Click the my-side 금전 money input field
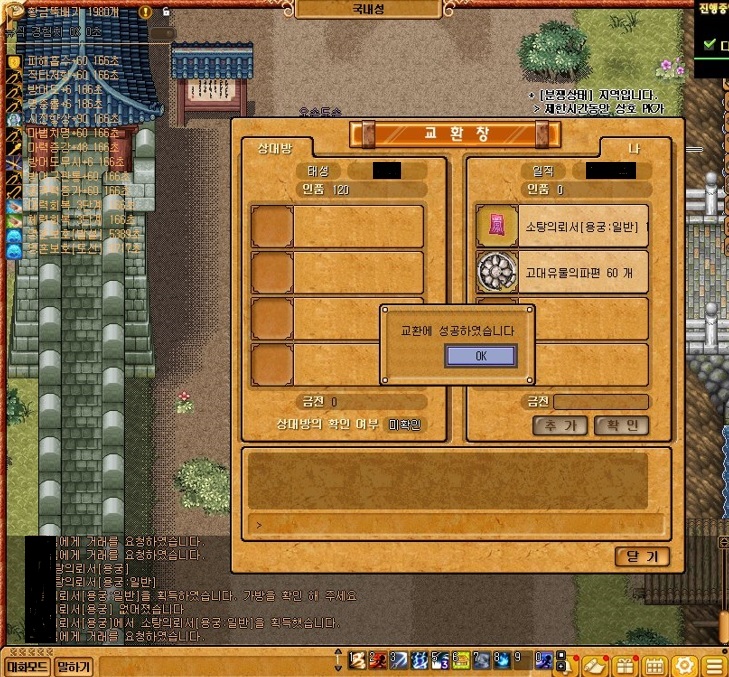The image size is (729, 677). (601, 402)
